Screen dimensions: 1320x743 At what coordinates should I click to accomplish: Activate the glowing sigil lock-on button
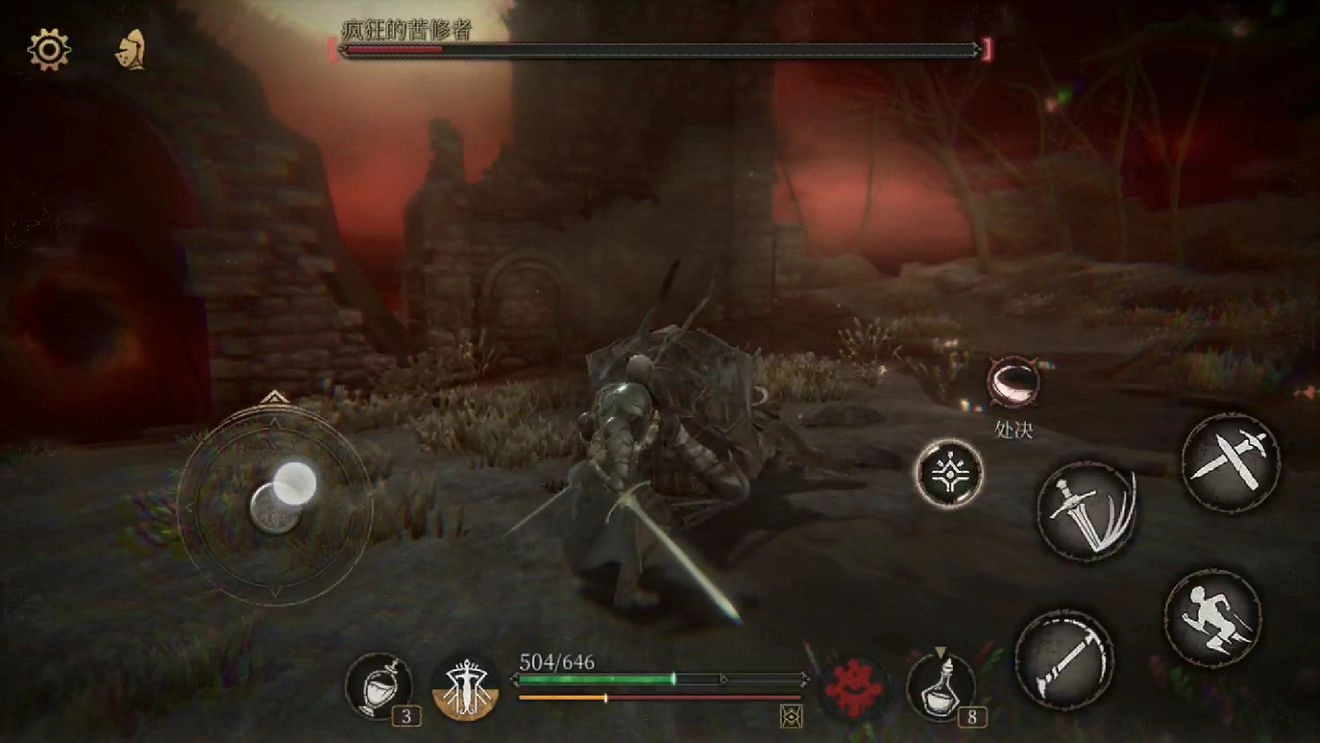[949, 473]
